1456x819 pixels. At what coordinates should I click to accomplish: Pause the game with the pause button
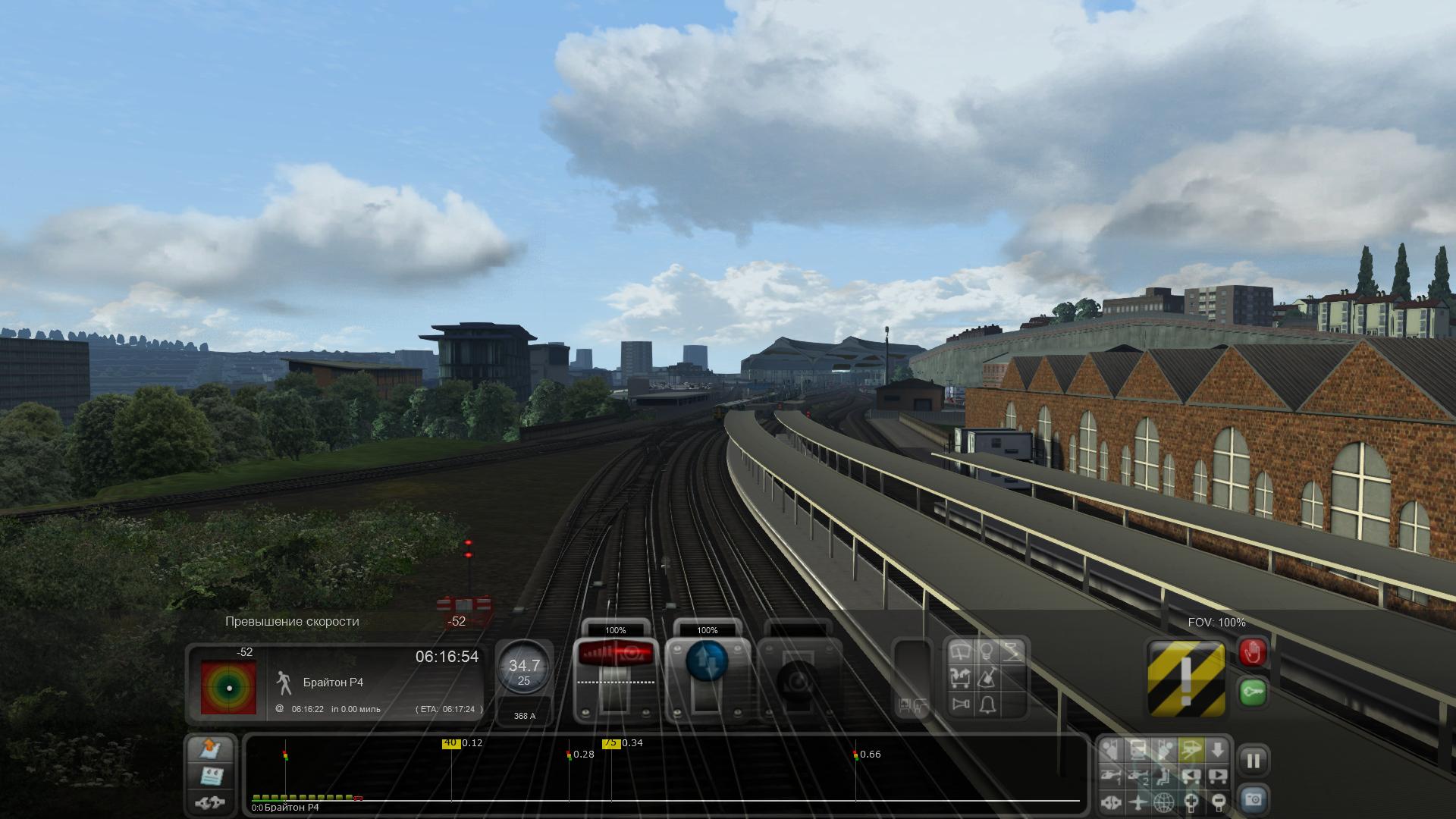point(1253,761)
